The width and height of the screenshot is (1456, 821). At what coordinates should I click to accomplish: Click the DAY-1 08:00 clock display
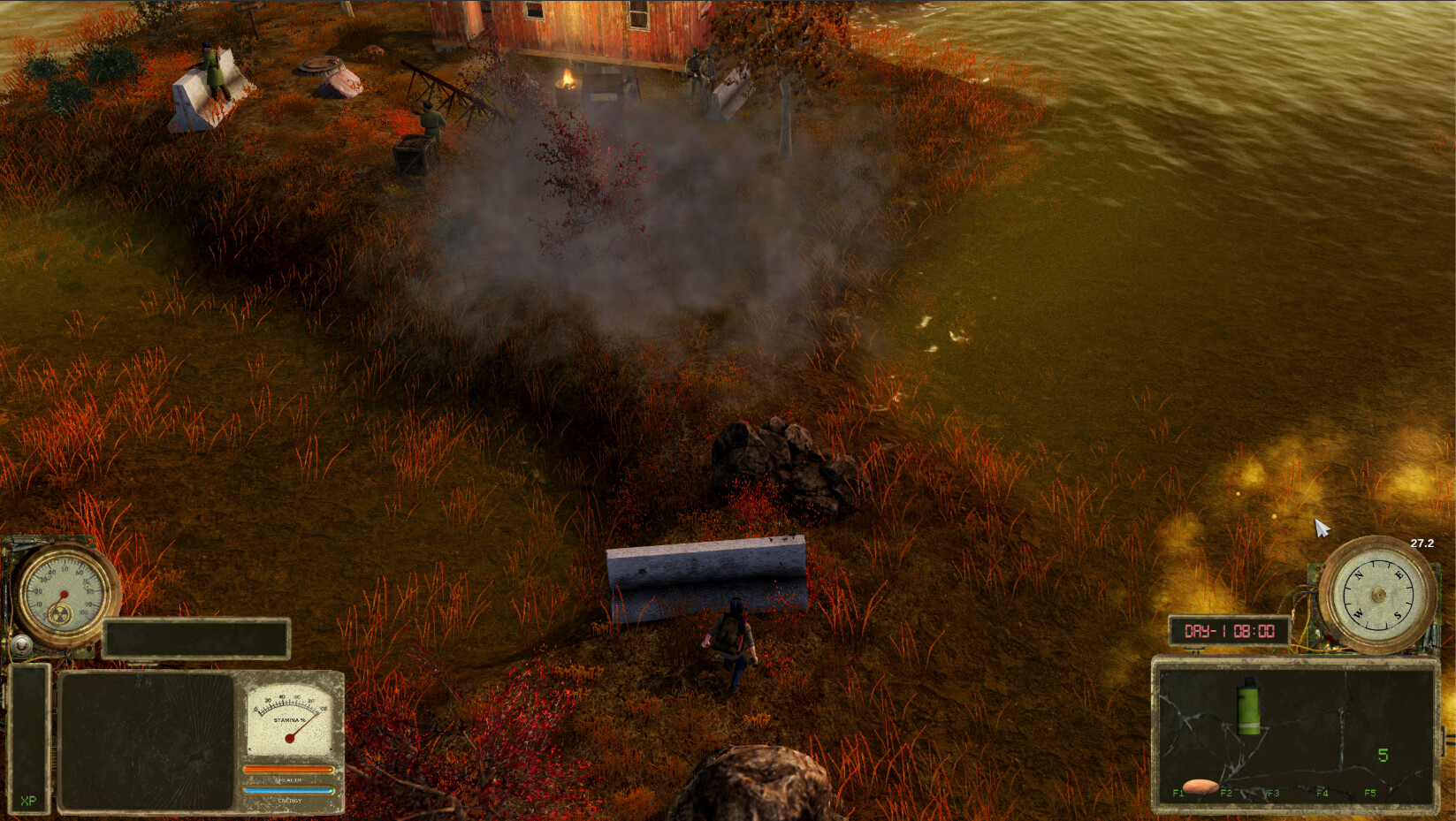tap(1231, 630)
